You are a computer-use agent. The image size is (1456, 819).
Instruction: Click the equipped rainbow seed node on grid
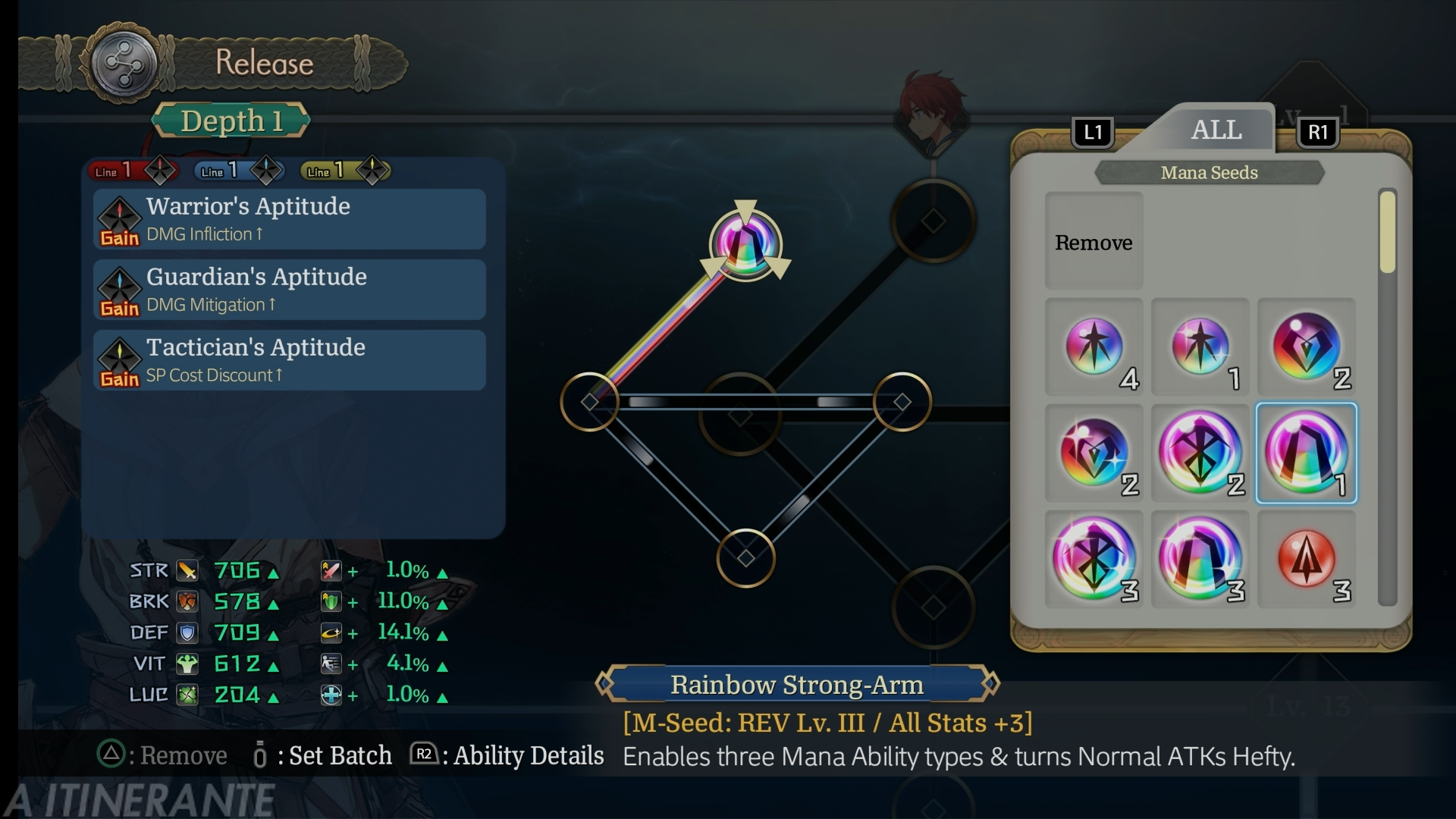point(745,244)
